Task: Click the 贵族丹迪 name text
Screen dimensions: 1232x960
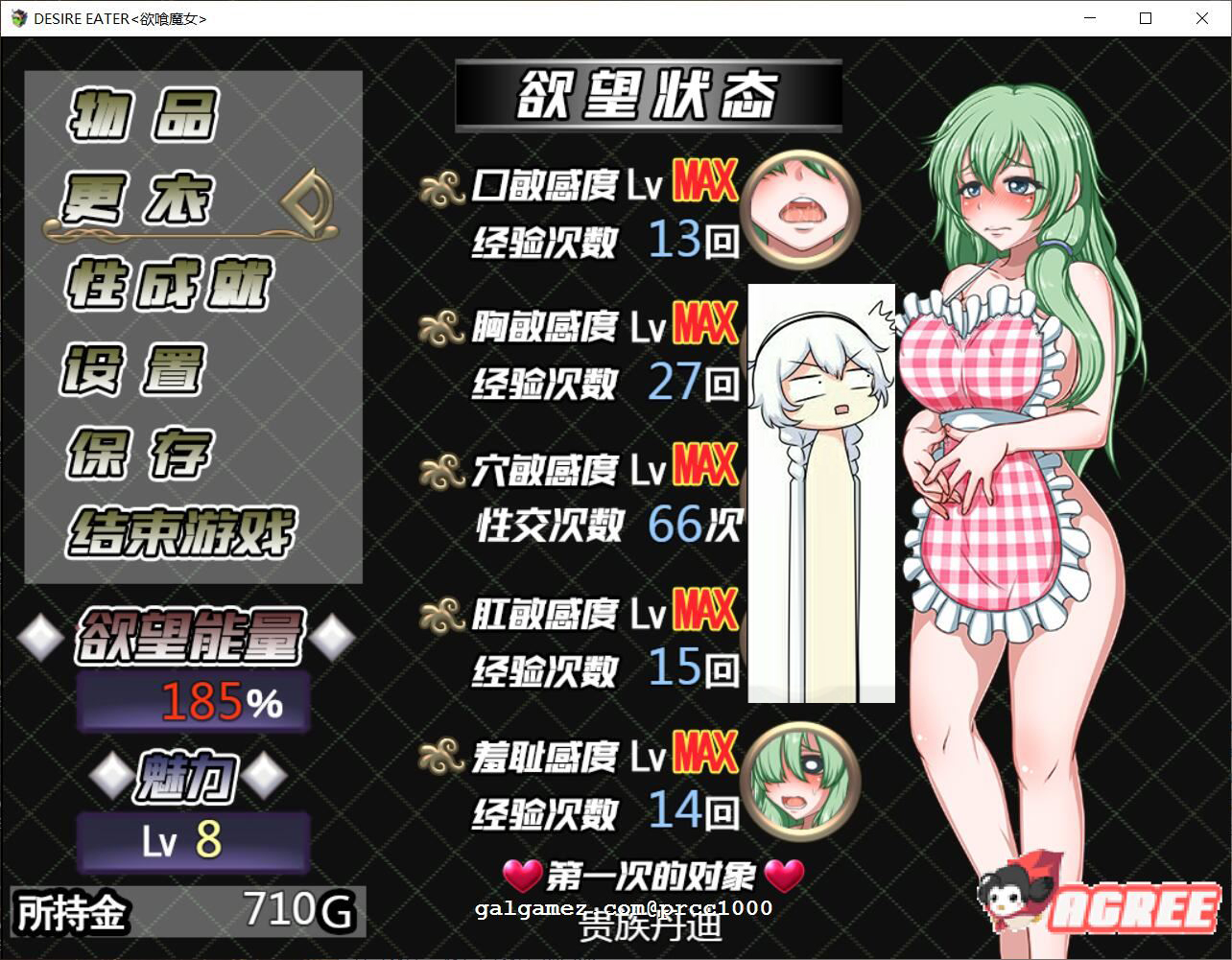Action: pyautogui.click(x=649, y=928)
